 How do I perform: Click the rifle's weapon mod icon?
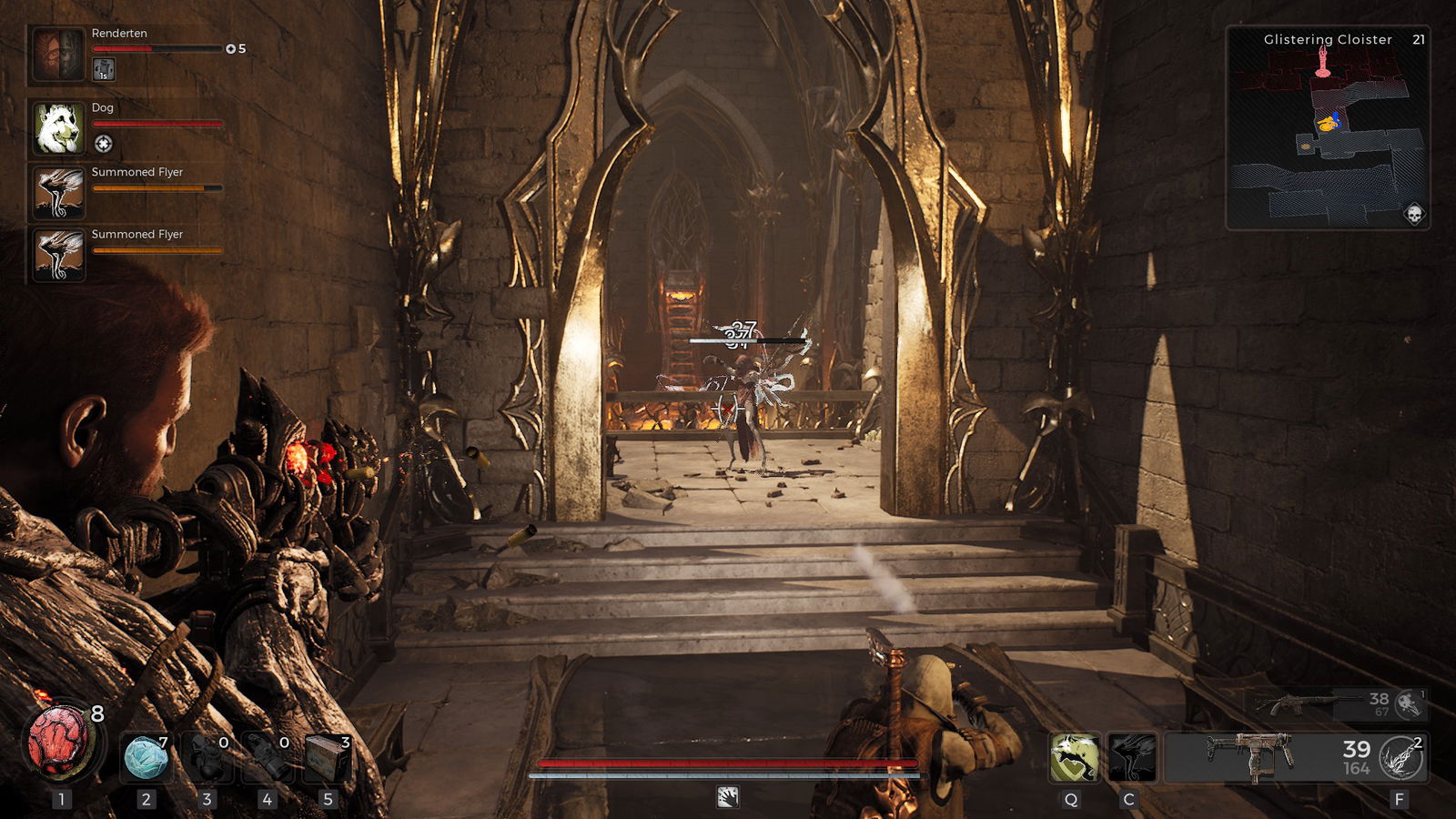coord(1409,703)
